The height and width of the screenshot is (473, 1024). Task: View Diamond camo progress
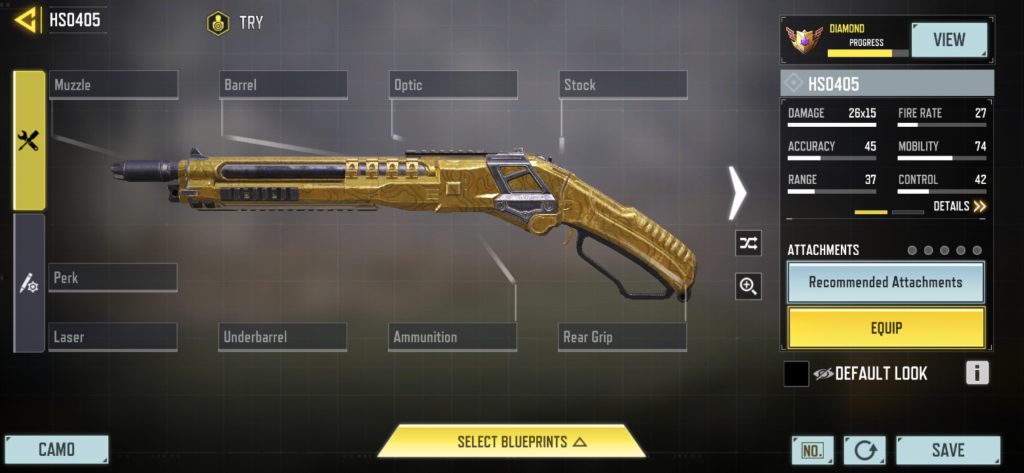[948, 40]
